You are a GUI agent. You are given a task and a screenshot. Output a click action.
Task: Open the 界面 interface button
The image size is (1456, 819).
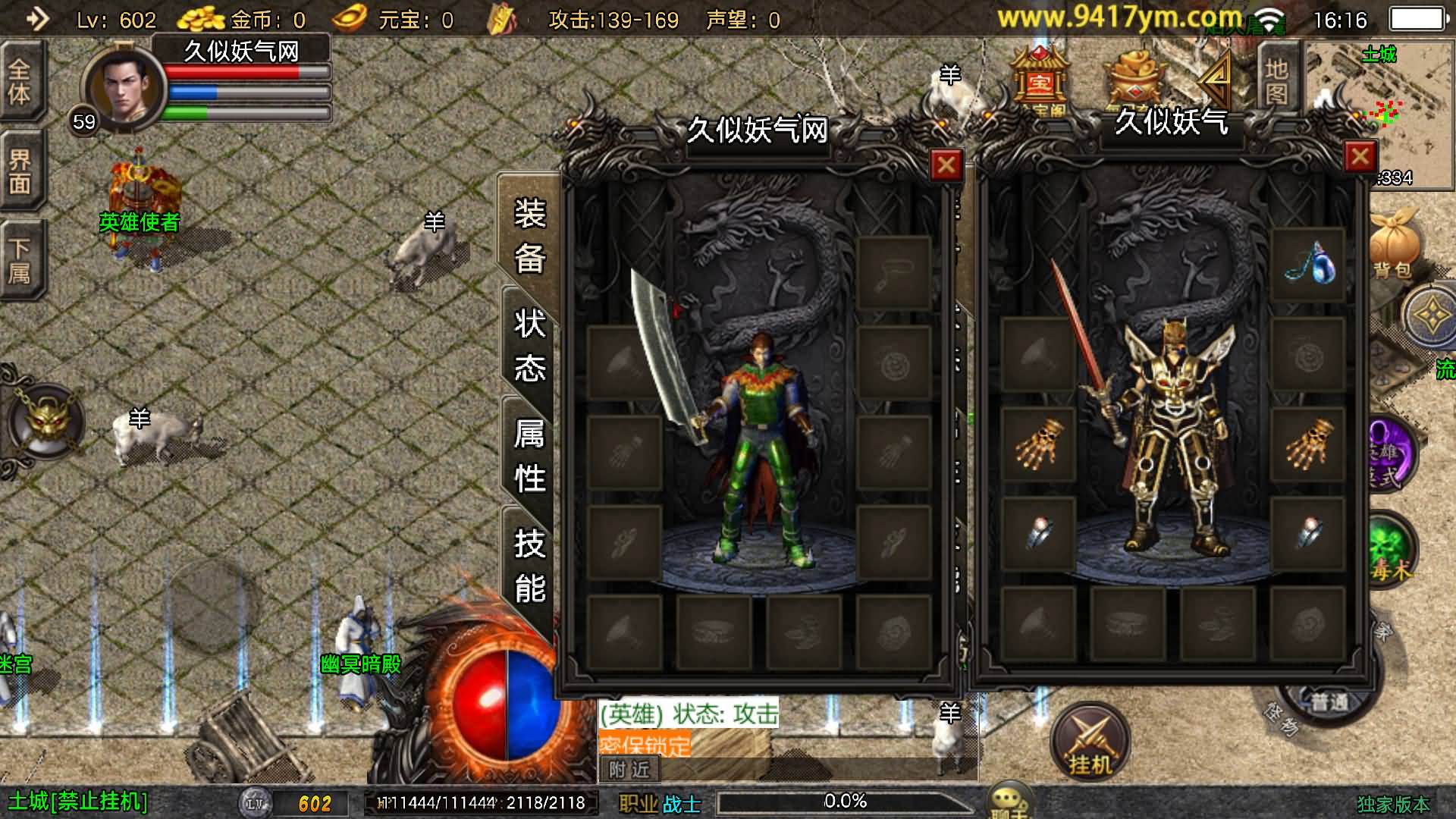[x=20, y=171]
